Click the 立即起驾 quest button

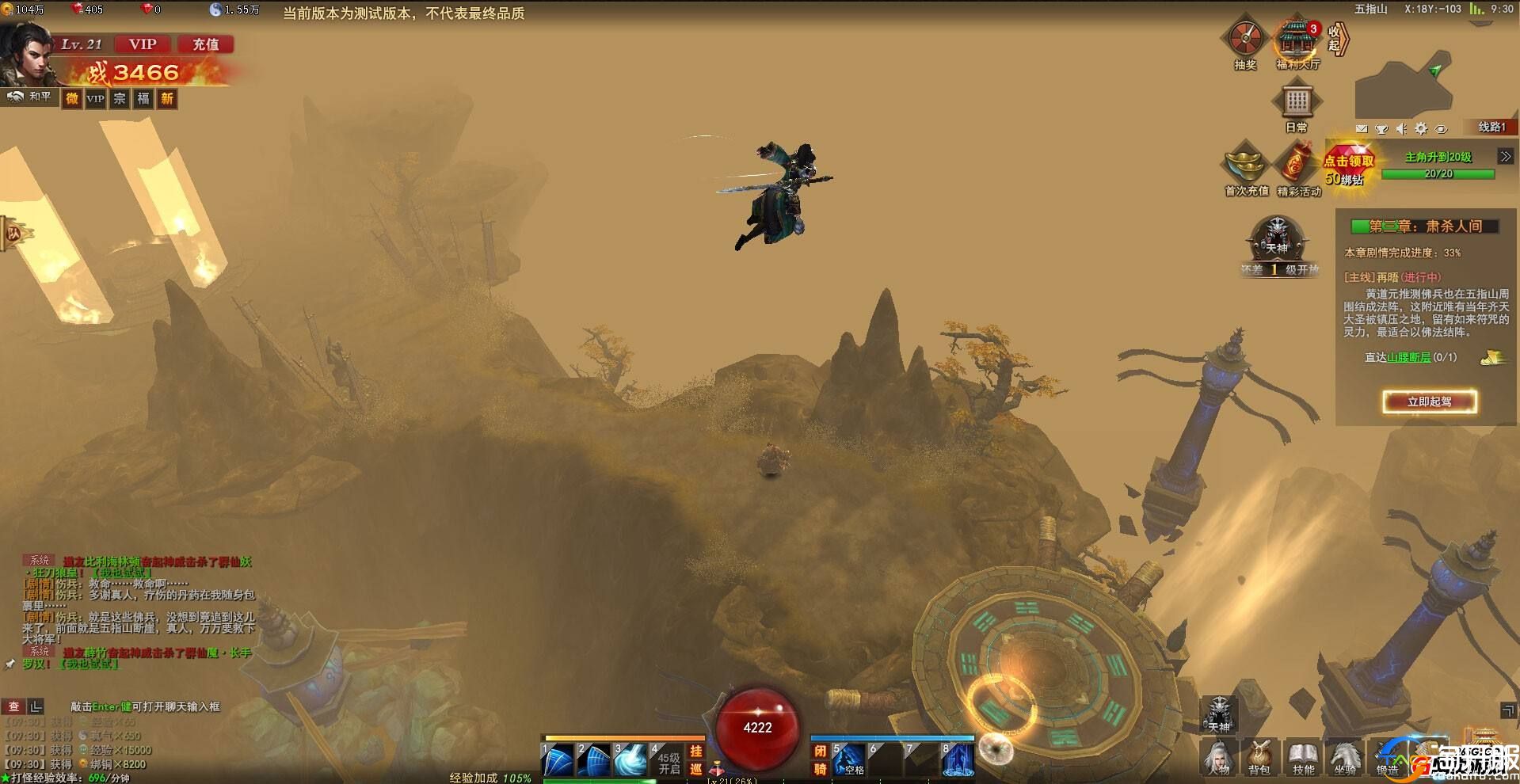click(x=1430, y=402)
